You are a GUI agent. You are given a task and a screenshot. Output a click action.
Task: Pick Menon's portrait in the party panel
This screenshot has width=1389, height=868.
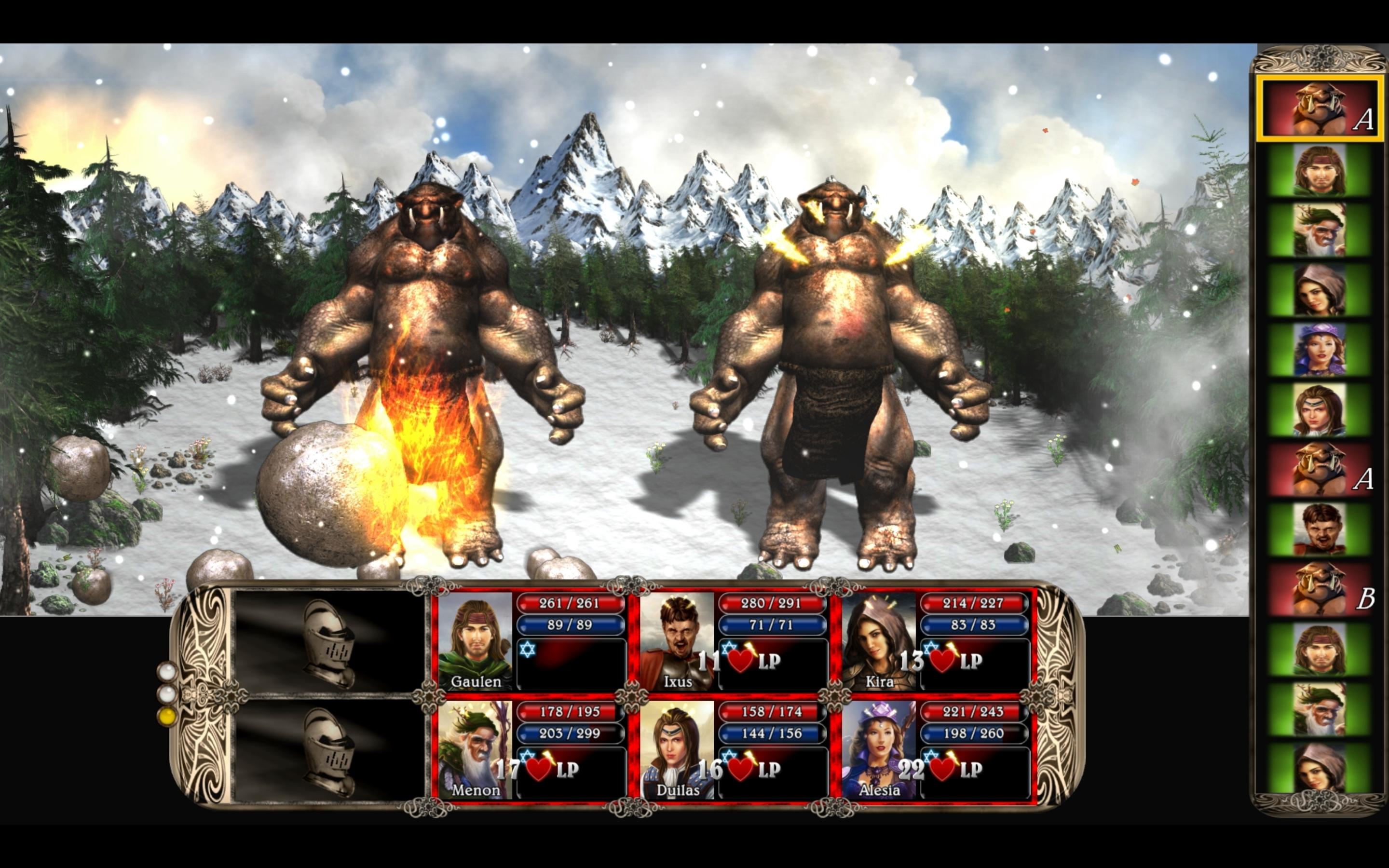[475, 749]
